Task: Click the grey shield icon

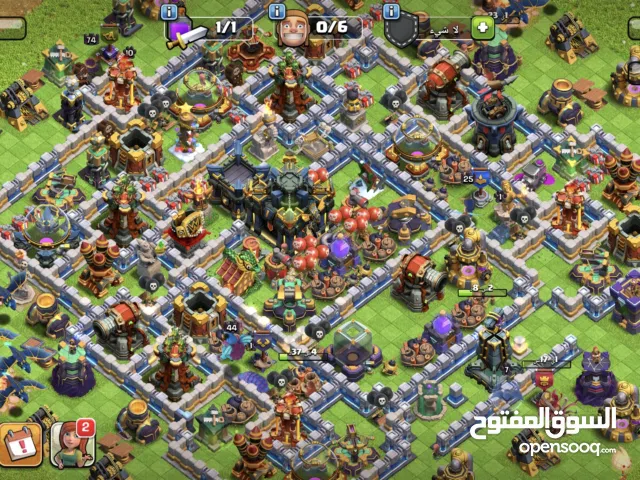Action: [x=401, y=31]
